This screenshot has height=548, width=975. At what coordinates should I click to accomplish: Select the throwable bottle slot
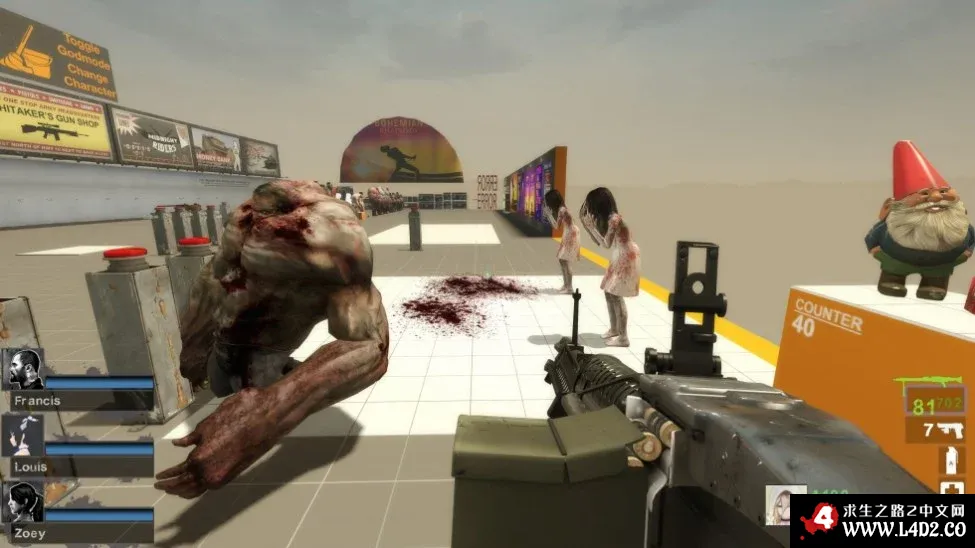pyautogui.click(x=950, y=461)
